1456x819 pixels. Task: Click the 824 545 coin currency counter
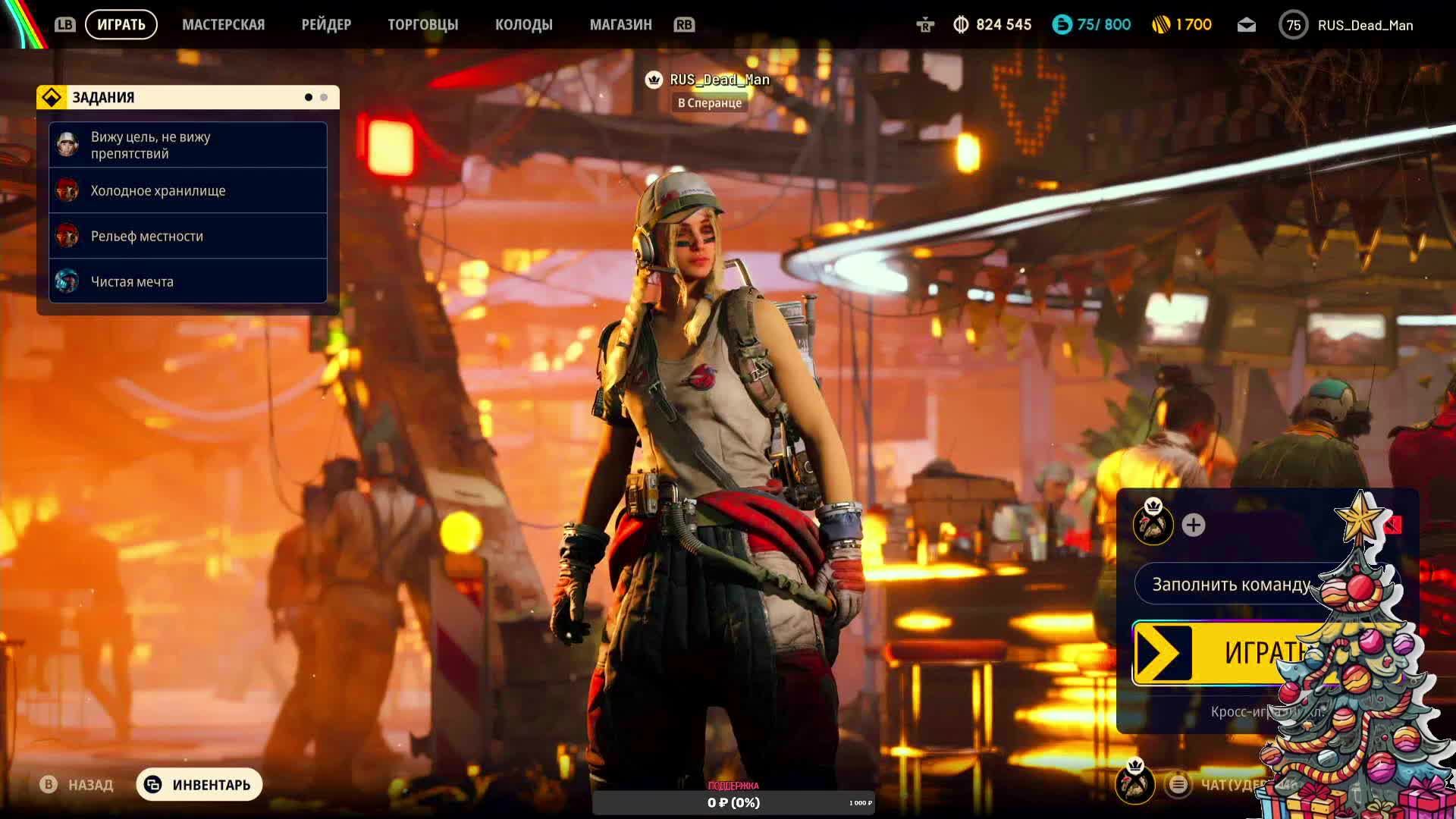coord(992,25)
